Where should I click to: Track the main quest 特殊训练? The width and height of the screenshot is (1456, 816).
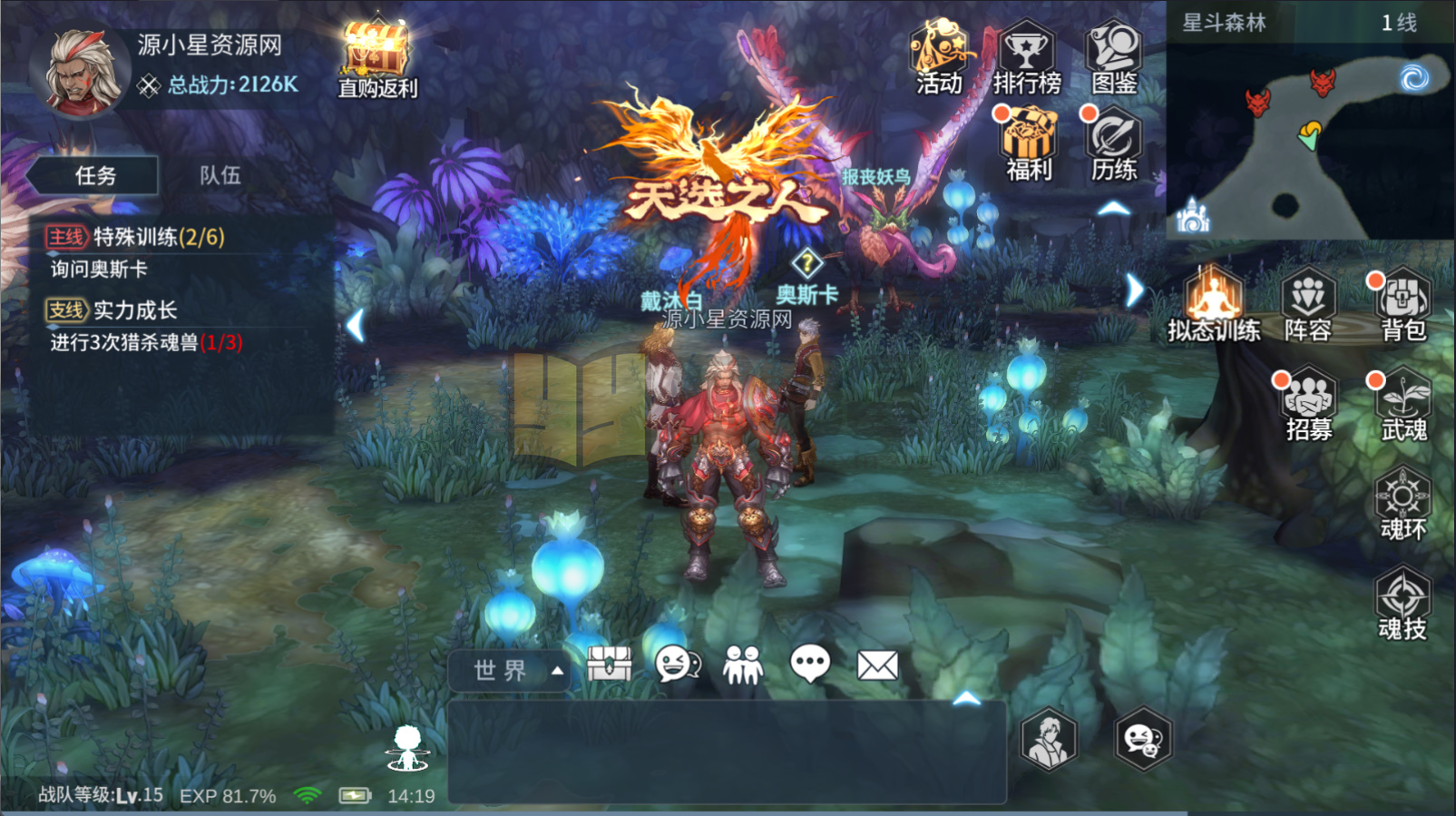pyautogui.click(x=136, y=238)
